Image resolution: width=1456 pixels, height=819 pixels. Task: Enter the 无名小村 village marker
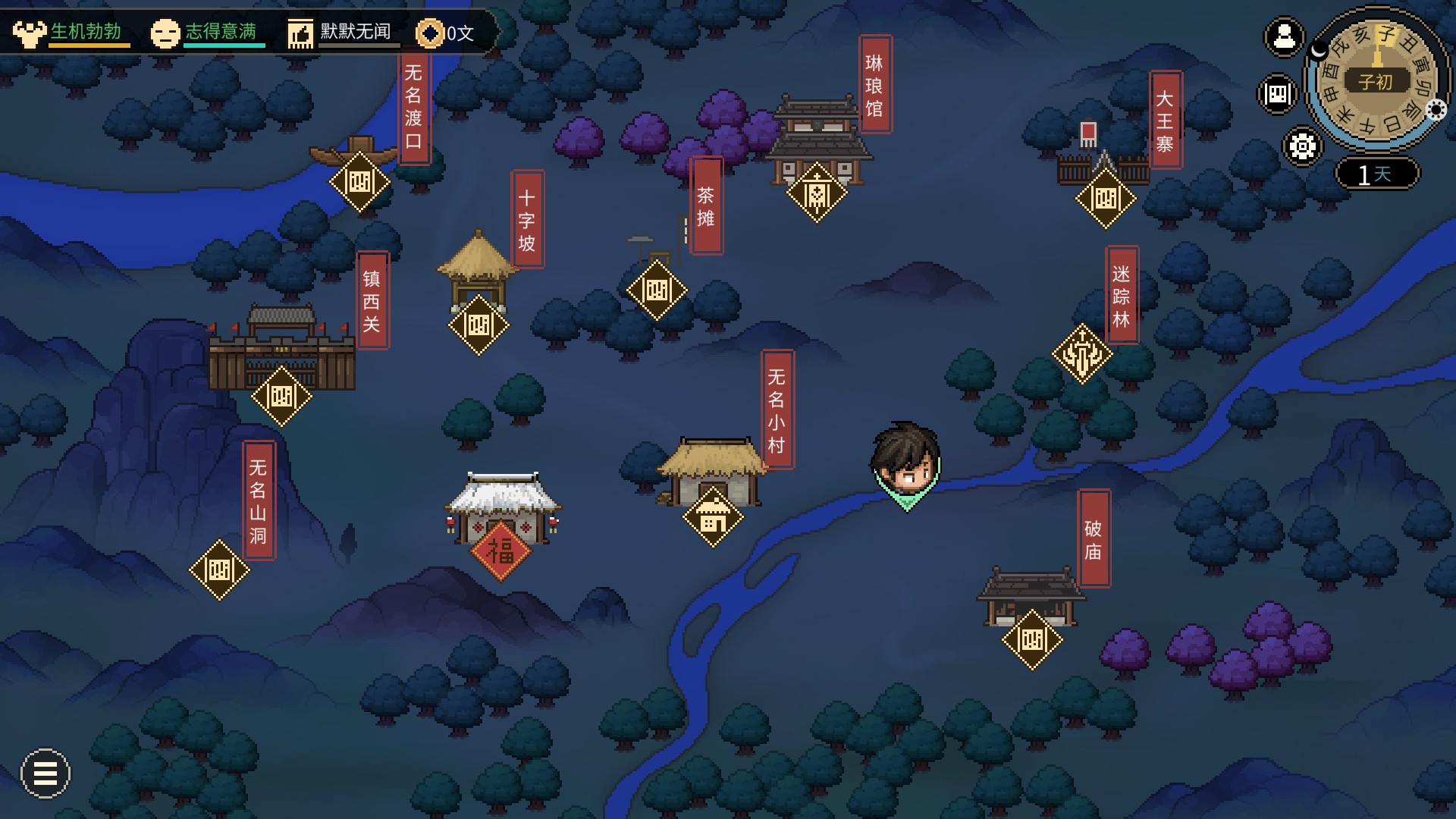pos(713,518)
